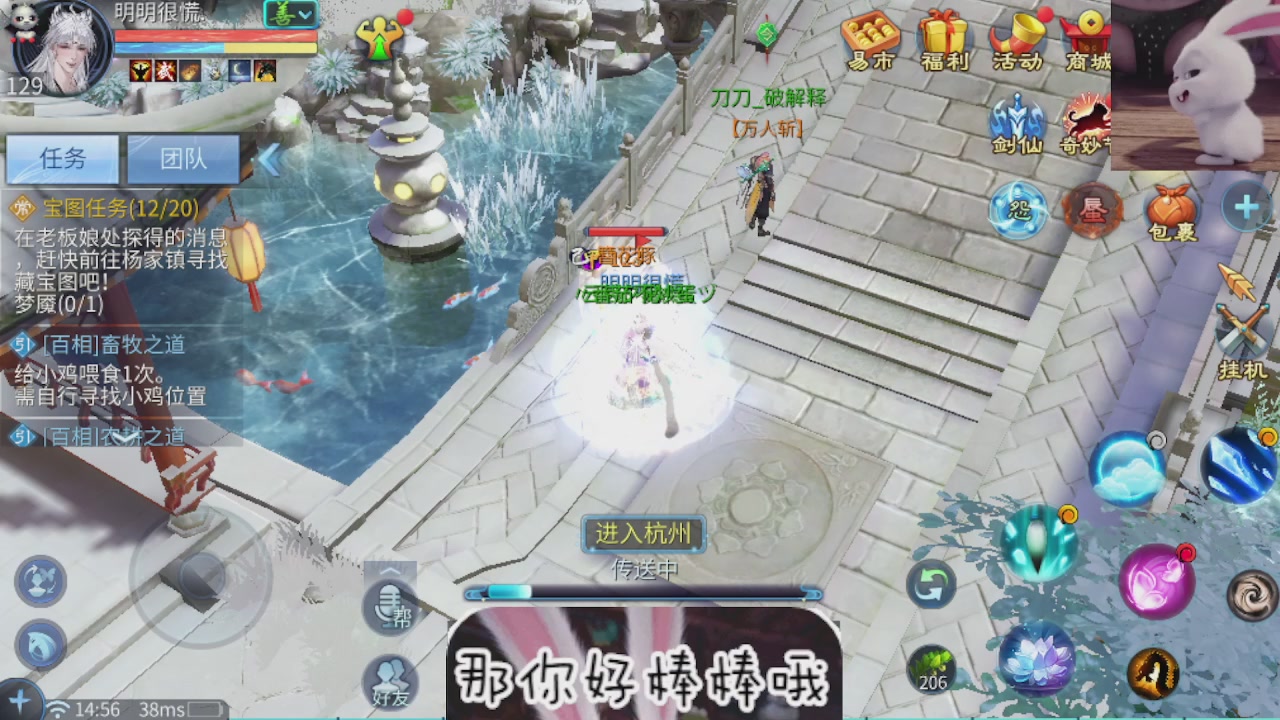Select the 剑仙 sword immortal icon
Image resolution: width=1280 pixels, height=720 pixels.
(1017, 122)
